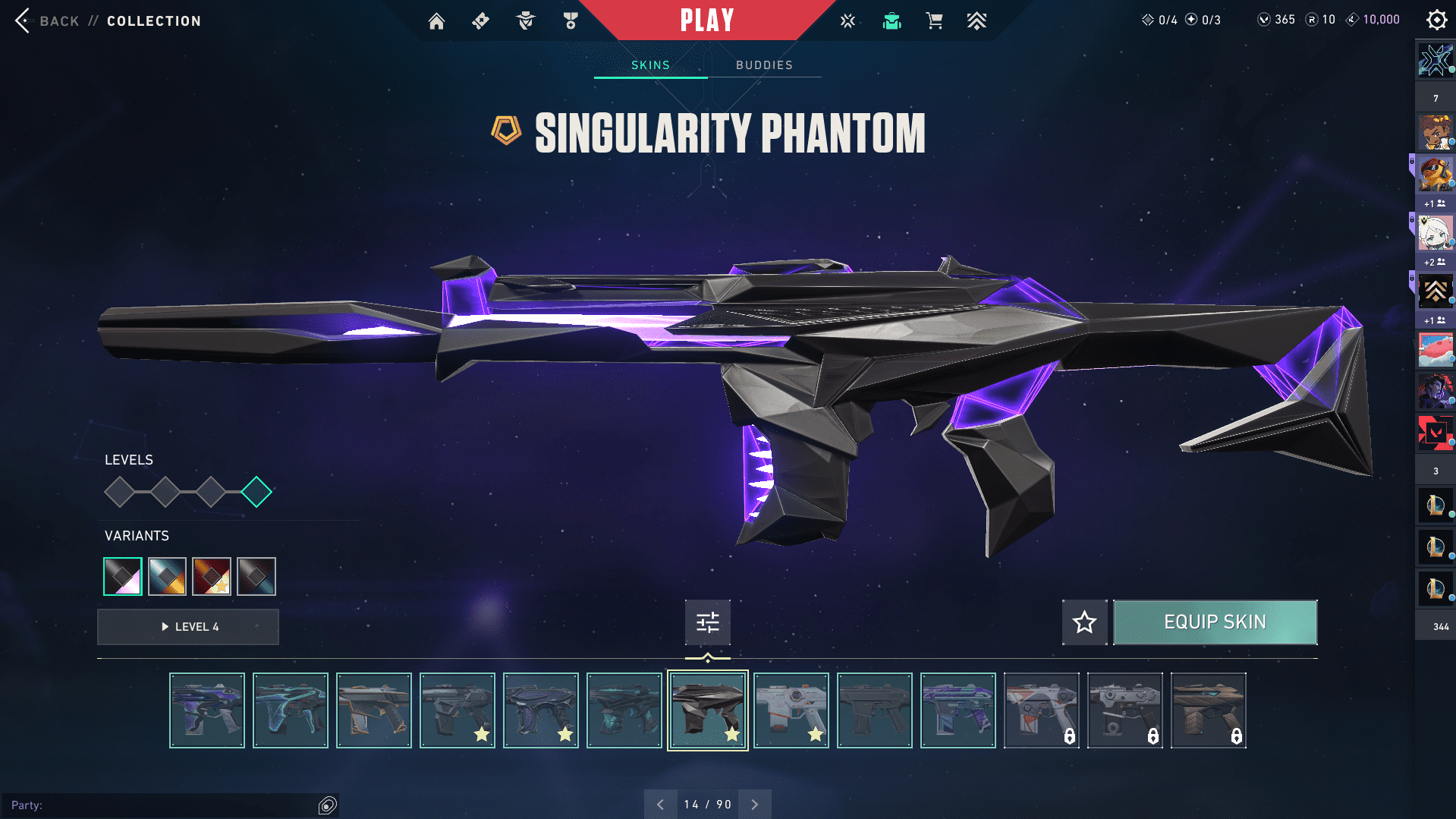Image resolution: width=1456 pixels, height=819 pixels.
Task: Choose the teal and orange variant swatch
Action: point(167,577)
